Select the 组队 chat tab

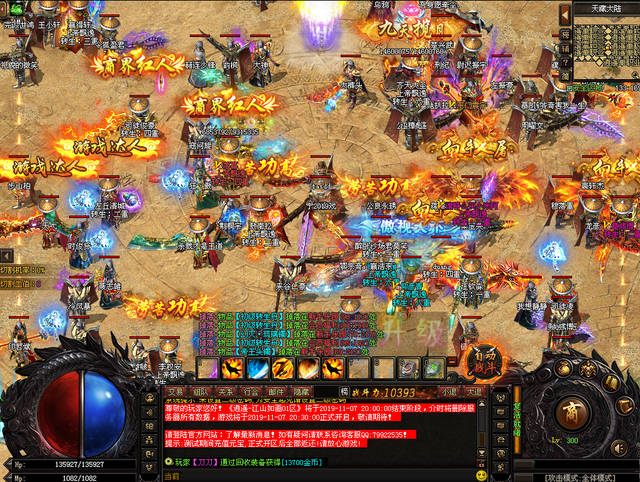pyautogui.click(x=201, y=392)
